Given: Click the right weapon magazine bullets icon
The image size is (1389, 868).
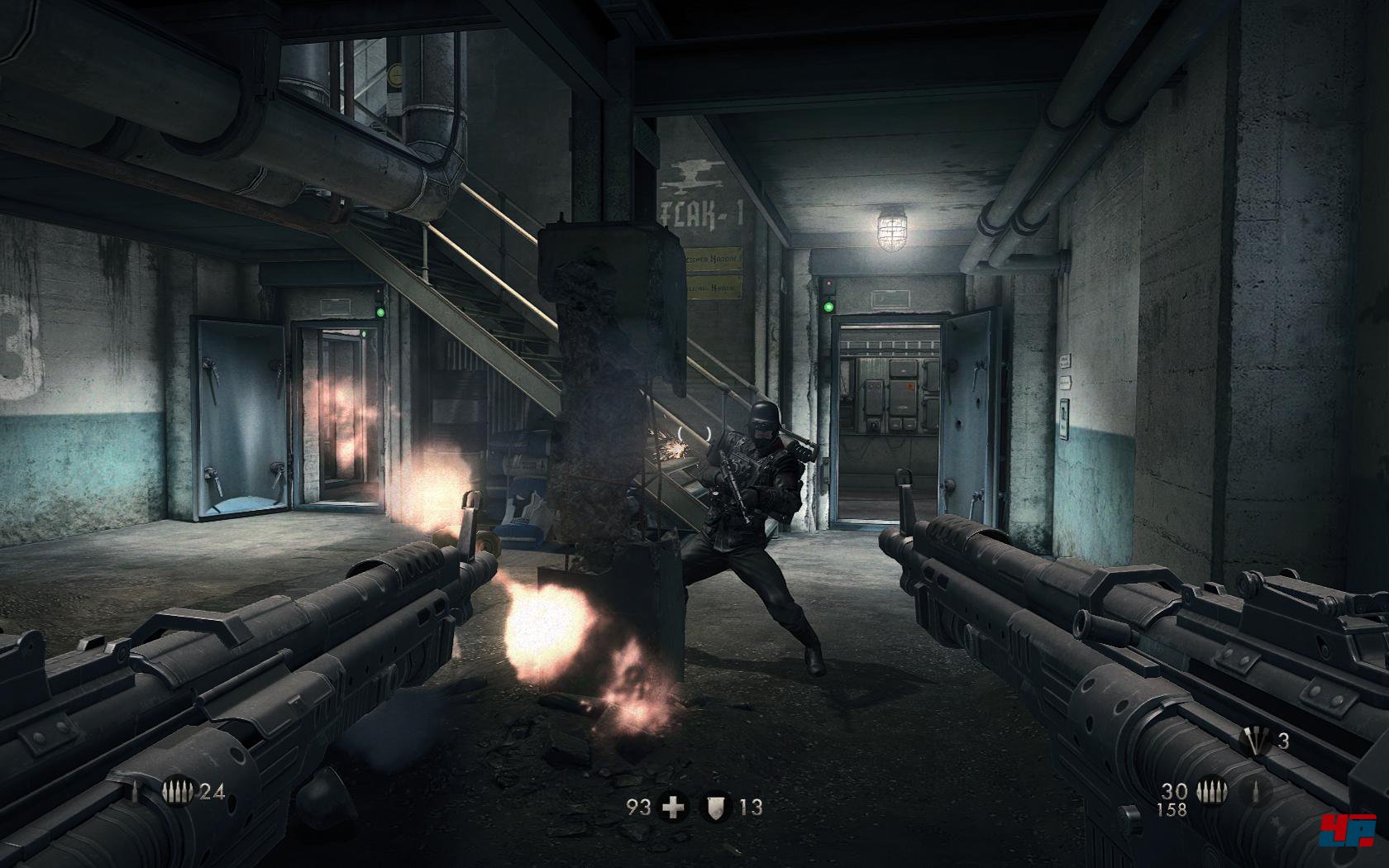Looking at the screenshot, I should pos(1211,789).
